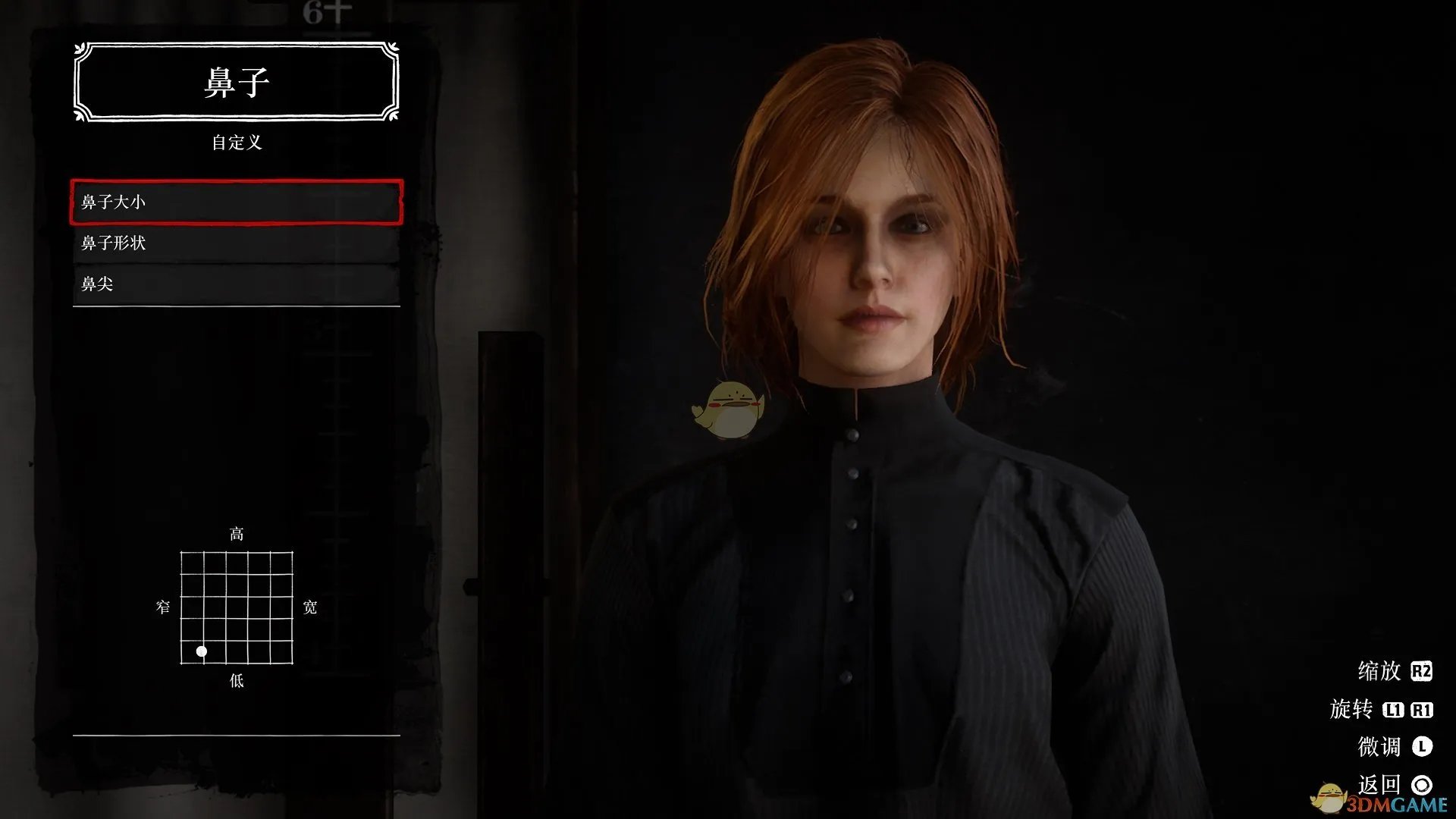Open the 鼻尖 setting
Viewport: 1456px width, 819px height.
[x=236, y=284]
